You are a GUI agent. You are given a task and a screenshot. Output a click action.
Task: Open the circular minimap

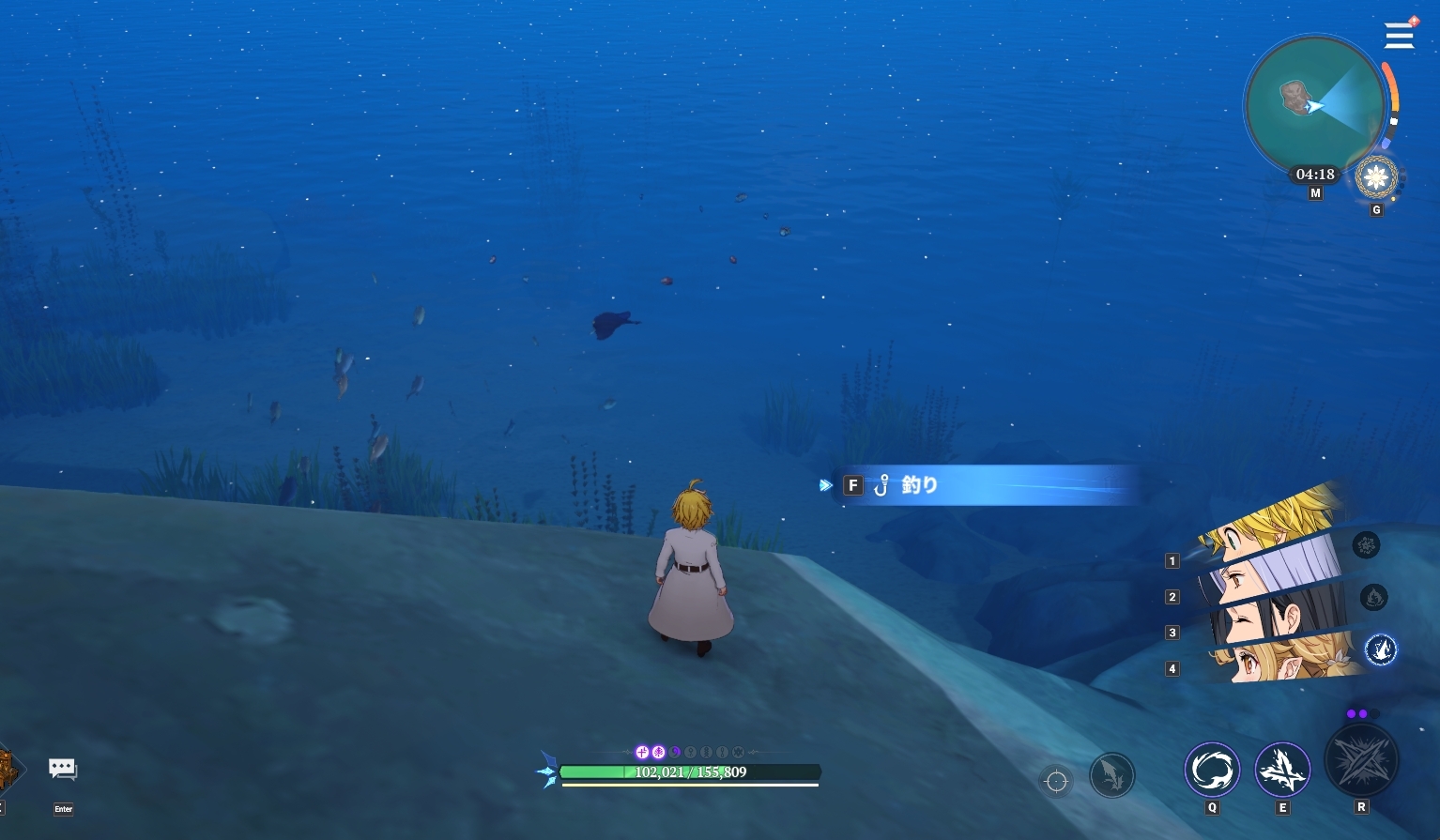pyautogui.click(x=1314, y=105)
